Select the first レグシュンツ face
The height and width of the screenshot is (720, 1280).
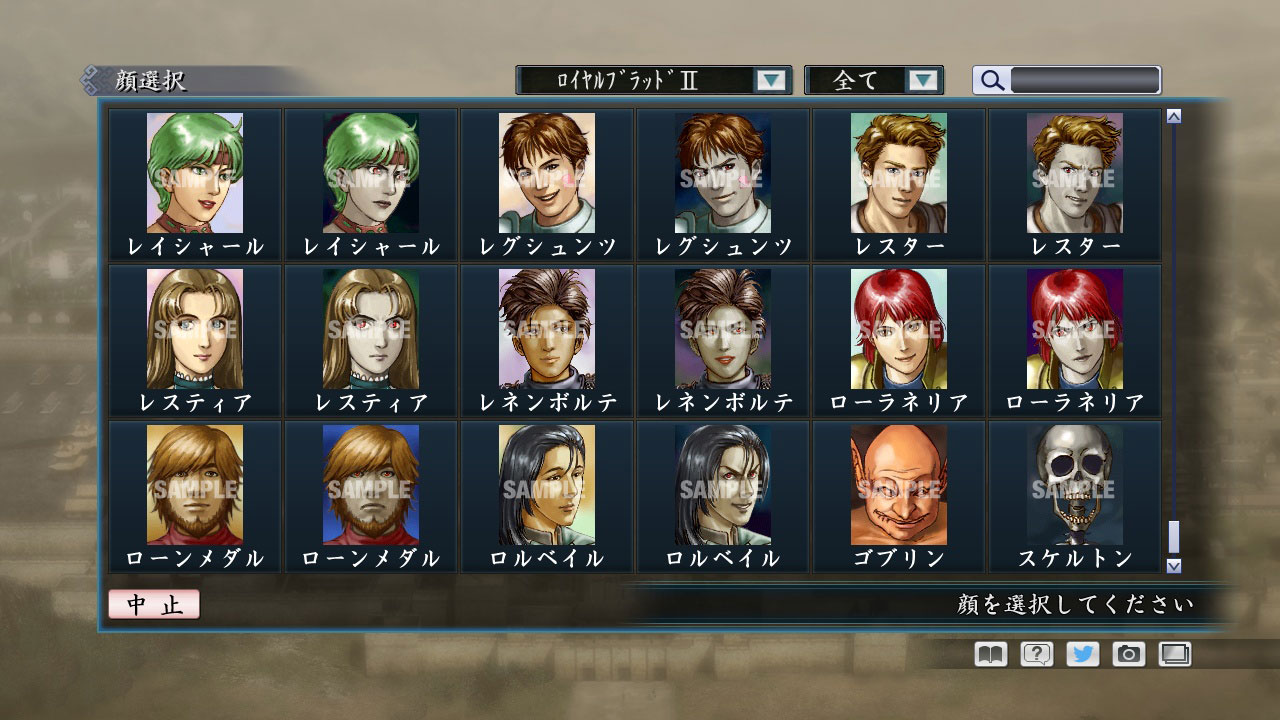tap(546, 172)
